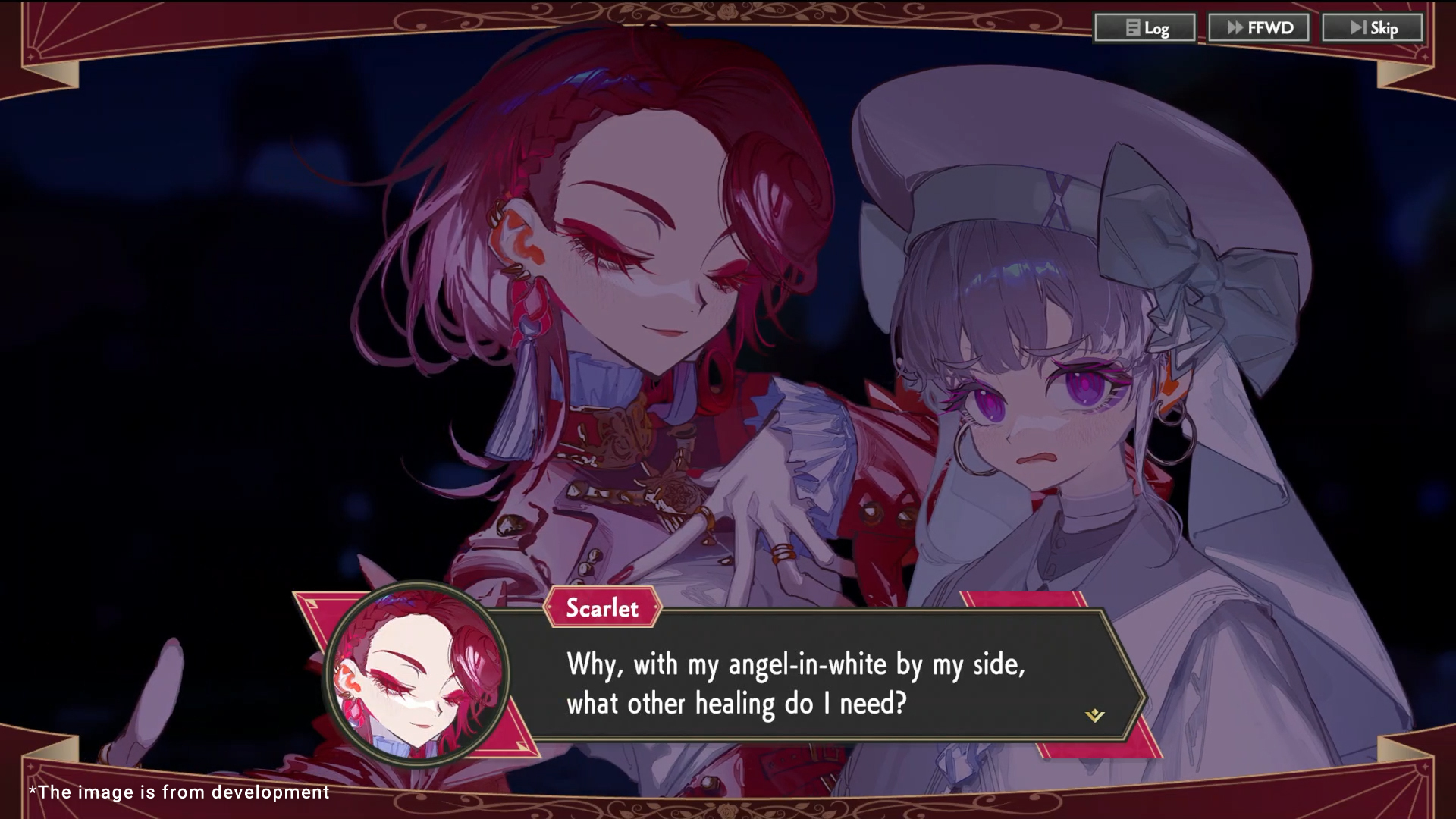Select the Scarlet name banner

pos(602,607)
